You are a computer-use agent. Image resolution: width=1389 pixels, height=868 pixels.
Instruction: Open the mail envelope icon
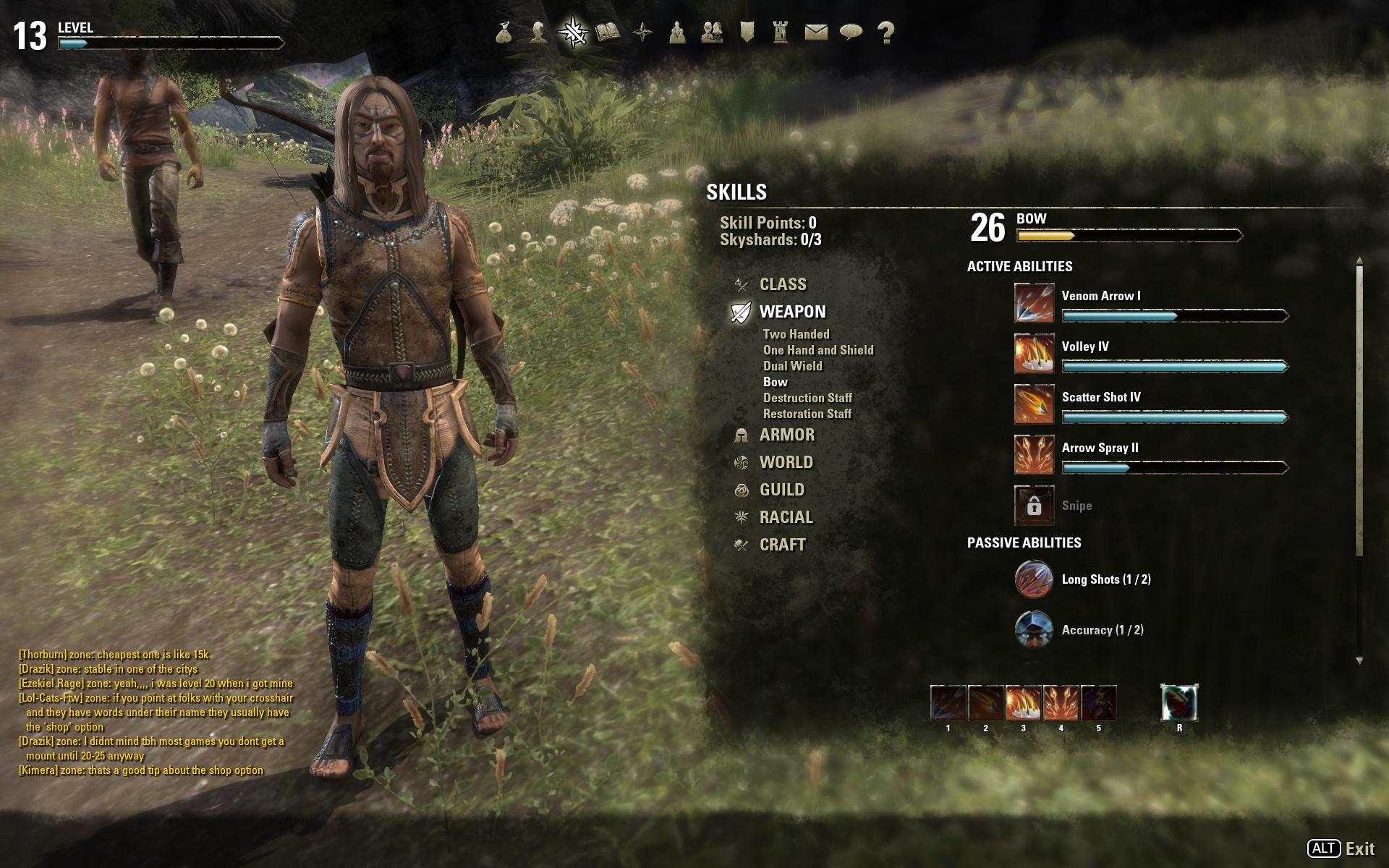coord(816,33)
